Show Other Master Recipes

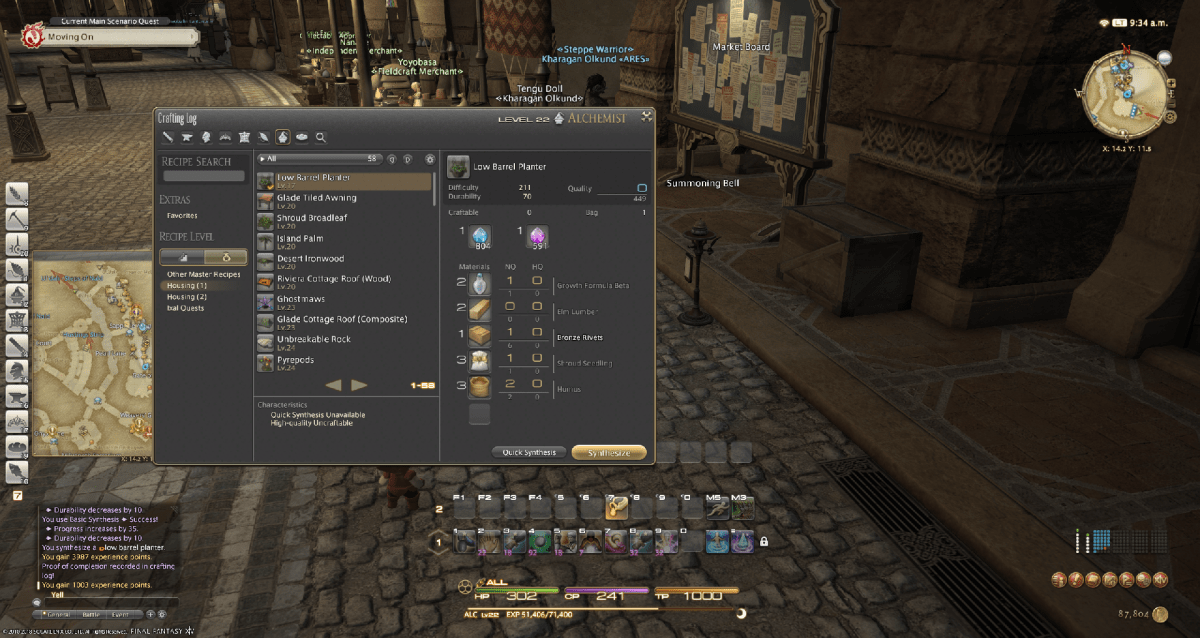[203, 274]
